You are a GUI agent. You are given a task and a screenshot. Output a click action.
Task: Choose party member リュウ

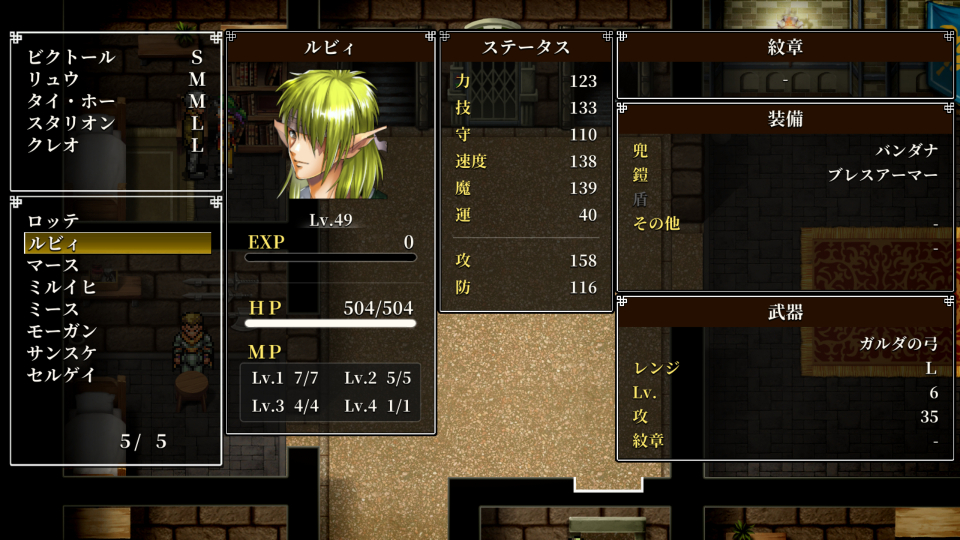coord(53,79)
